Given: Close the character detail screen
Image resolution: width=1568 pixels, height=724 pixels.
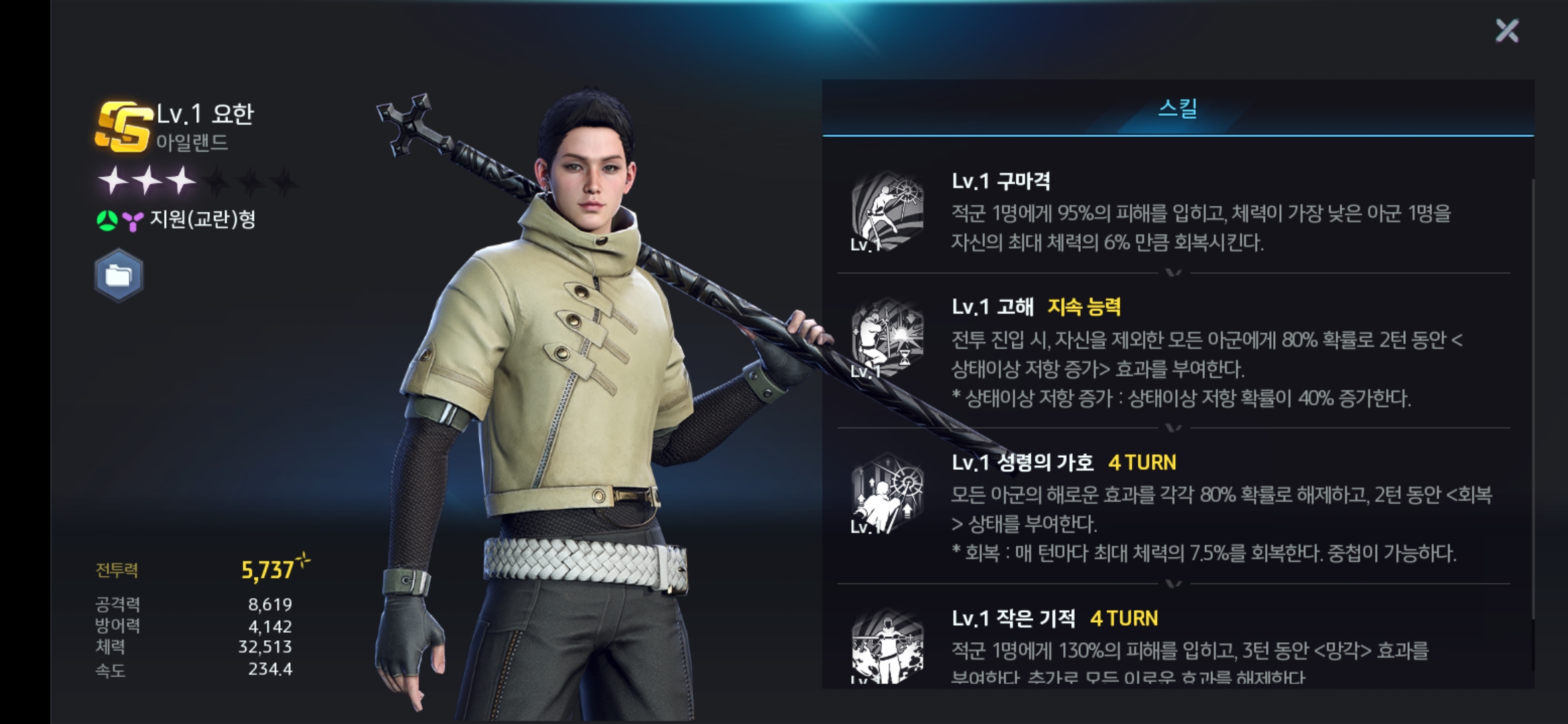Looking at the screenshot, I should tap(1507, 31).
